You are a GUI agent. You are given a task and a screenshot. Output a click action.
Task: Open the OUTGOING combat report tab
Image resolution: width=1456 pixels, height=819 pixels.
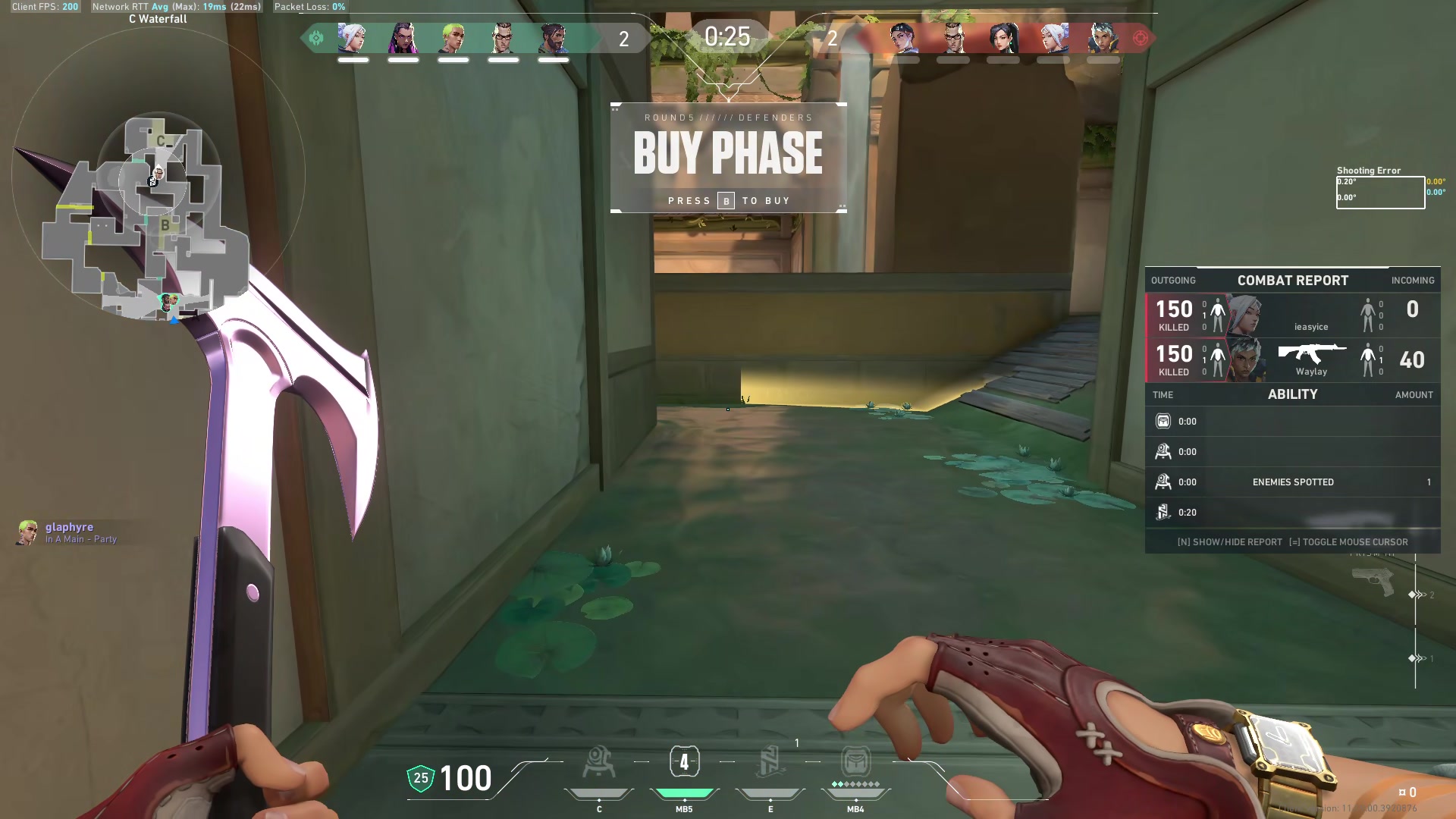[1174, 280]
